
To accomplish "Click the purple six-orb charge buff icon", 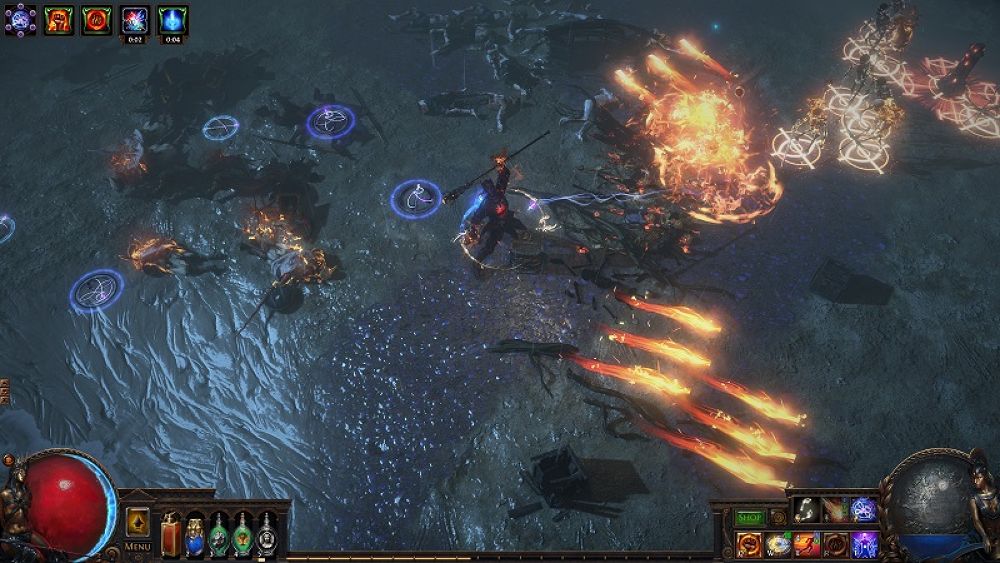I will pos(20,19).
